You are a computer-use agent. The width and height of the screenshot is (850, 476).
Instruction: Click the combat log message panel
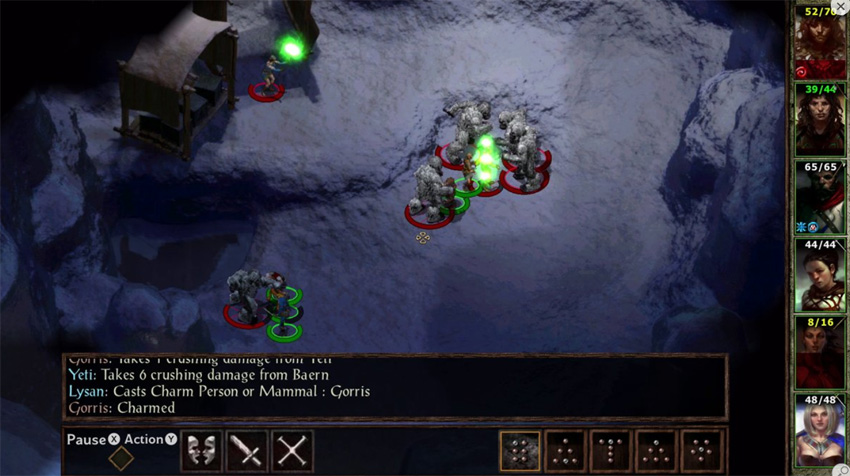click(x=395, y=385)
